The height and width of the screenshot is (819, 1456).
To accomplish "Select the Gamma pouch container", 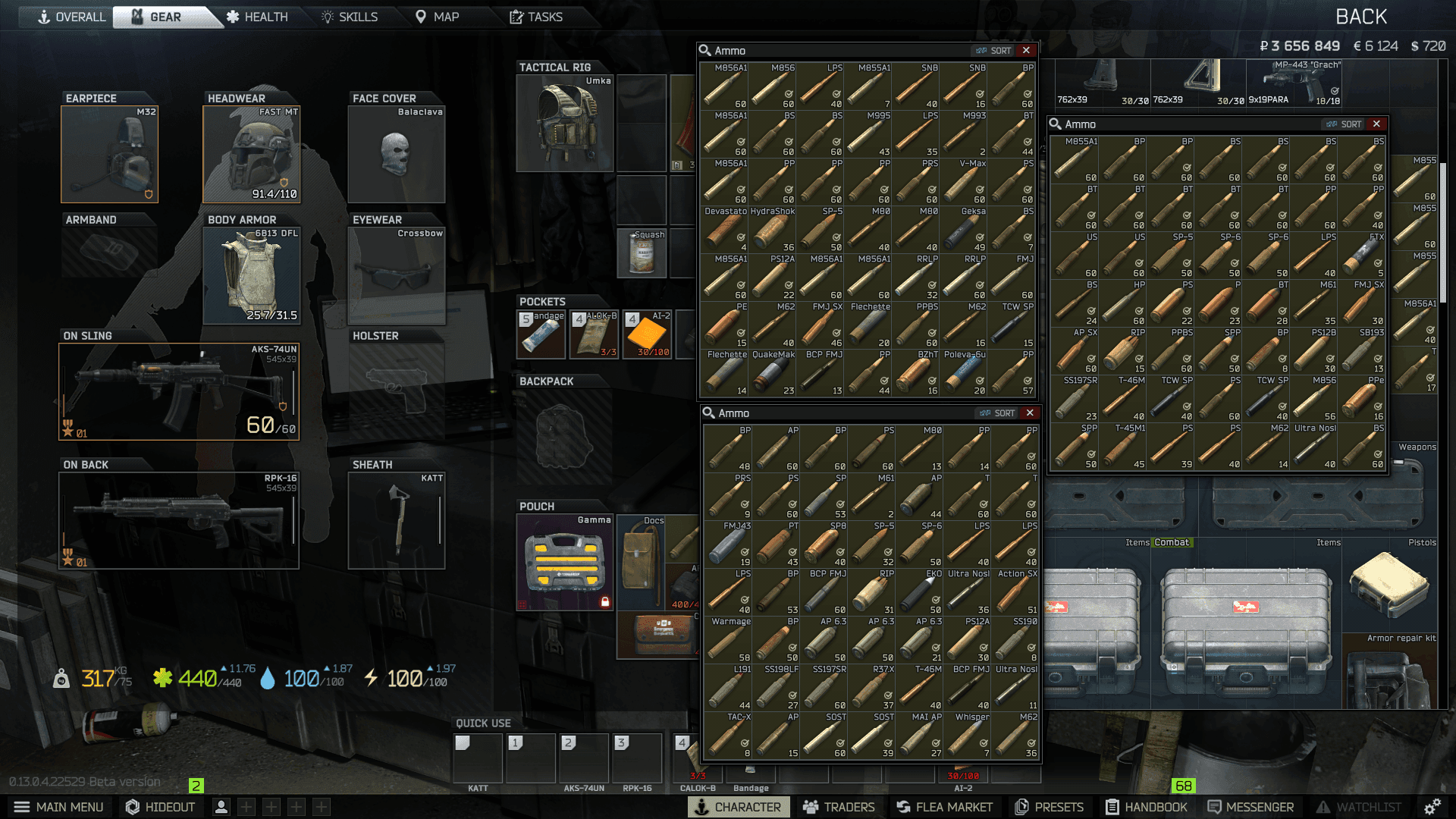I will pos(564,562).
